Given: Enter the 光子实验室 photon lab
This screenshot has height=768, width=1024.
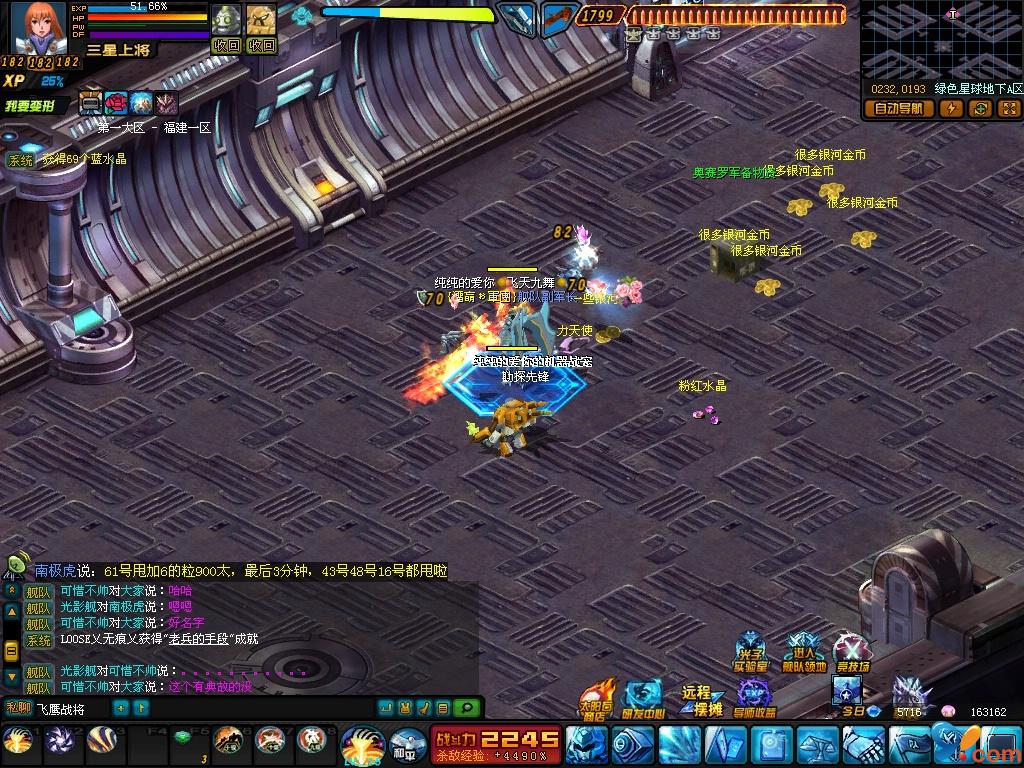Looking at the screenshot, I should [x=750, y=653].
